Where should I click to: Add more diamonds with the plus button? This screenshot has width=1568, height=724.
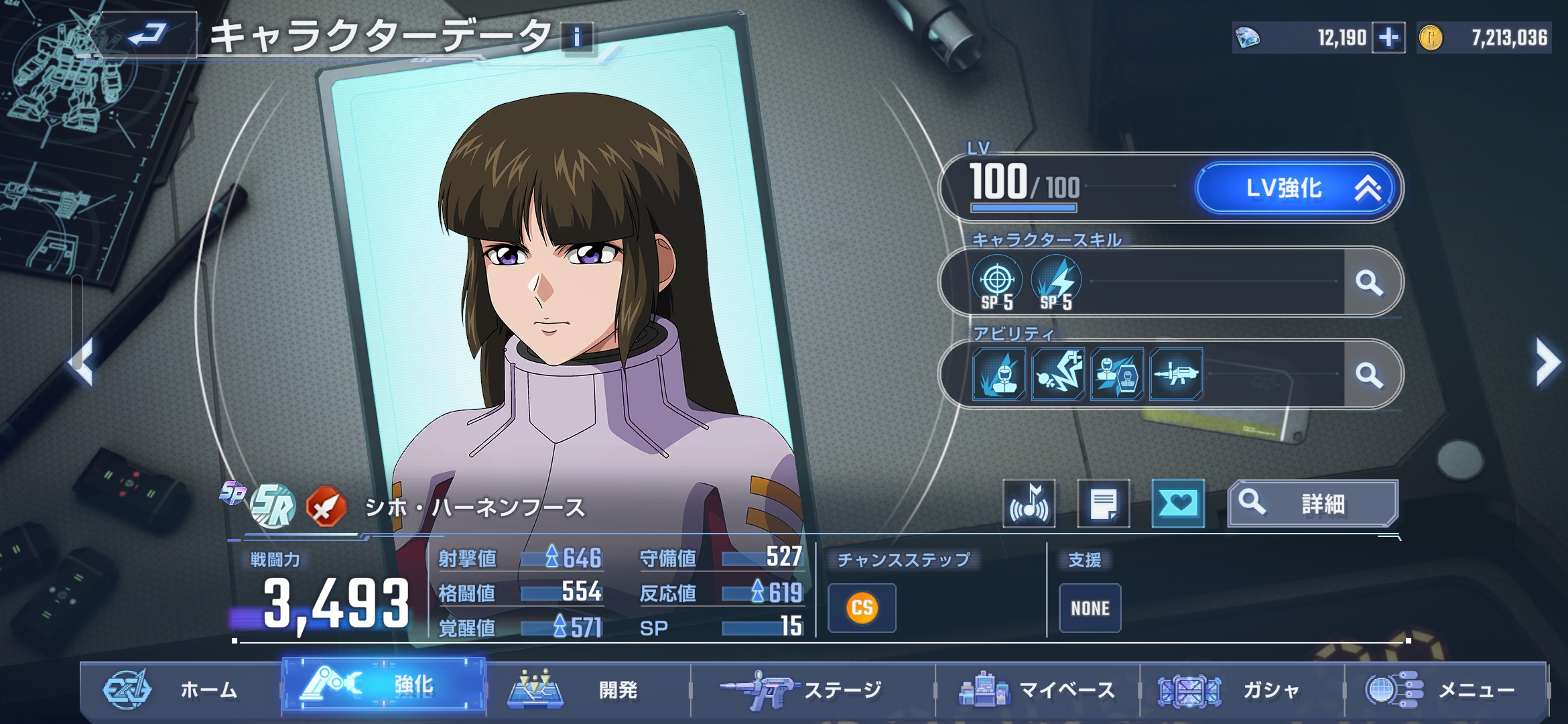click(x=1388, y=38)
